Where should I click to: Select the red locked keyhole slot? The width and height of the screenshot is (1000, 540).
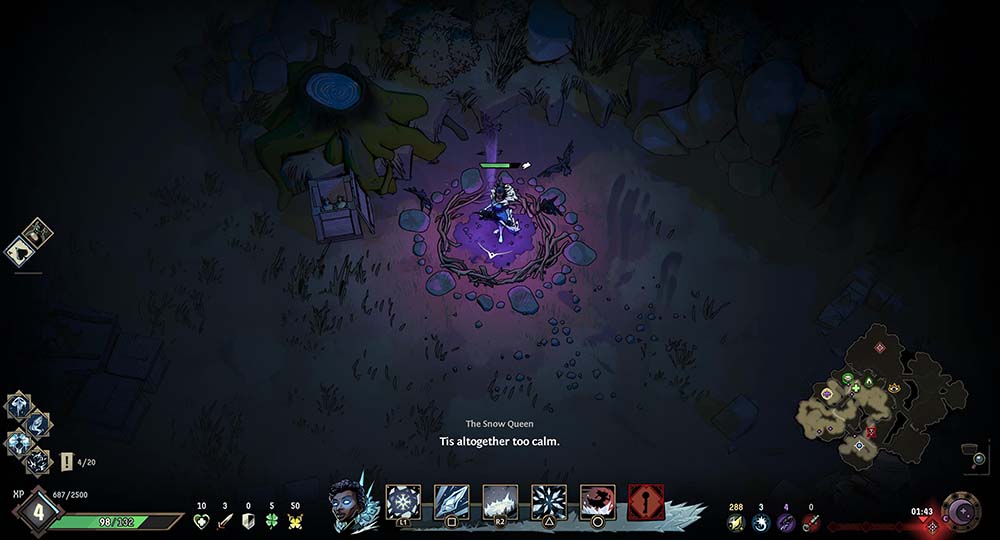[646, 502]
